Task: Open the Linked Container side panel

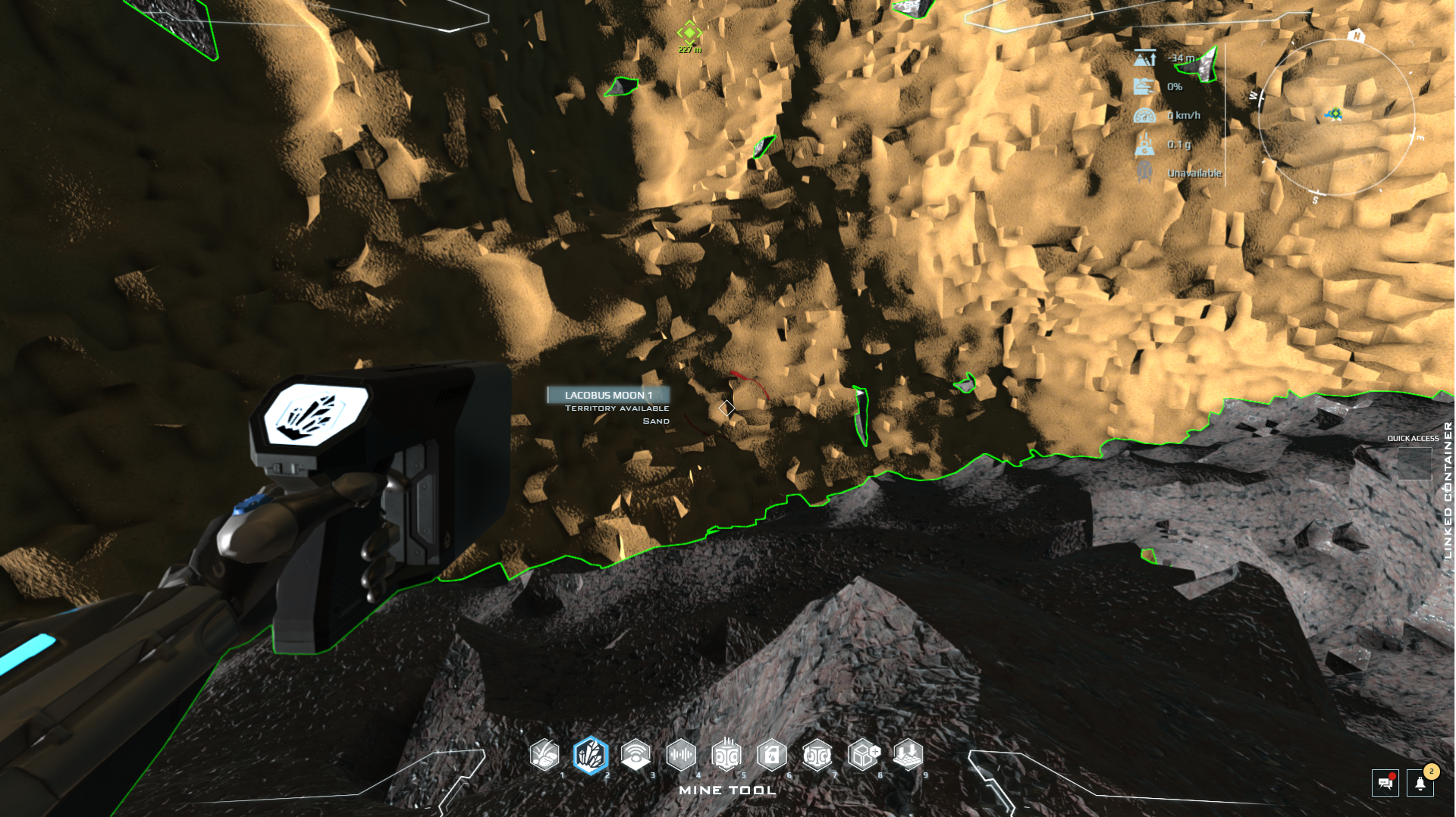Action: pyautogui.click(x=1448, y=490)
